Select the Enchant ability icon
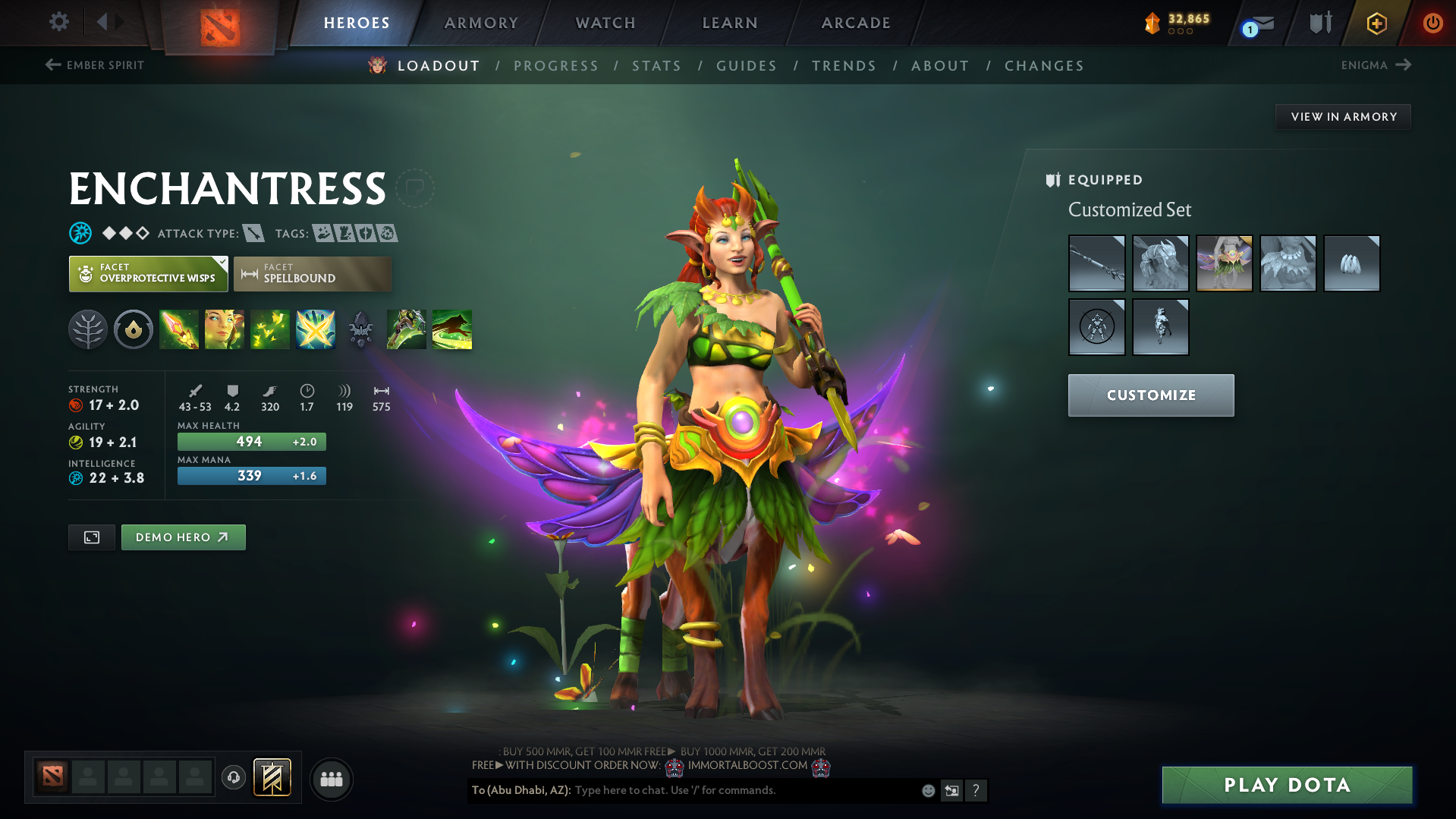Image resolution: width=1456 pixels, height=819 pixels. pos(225,329)
